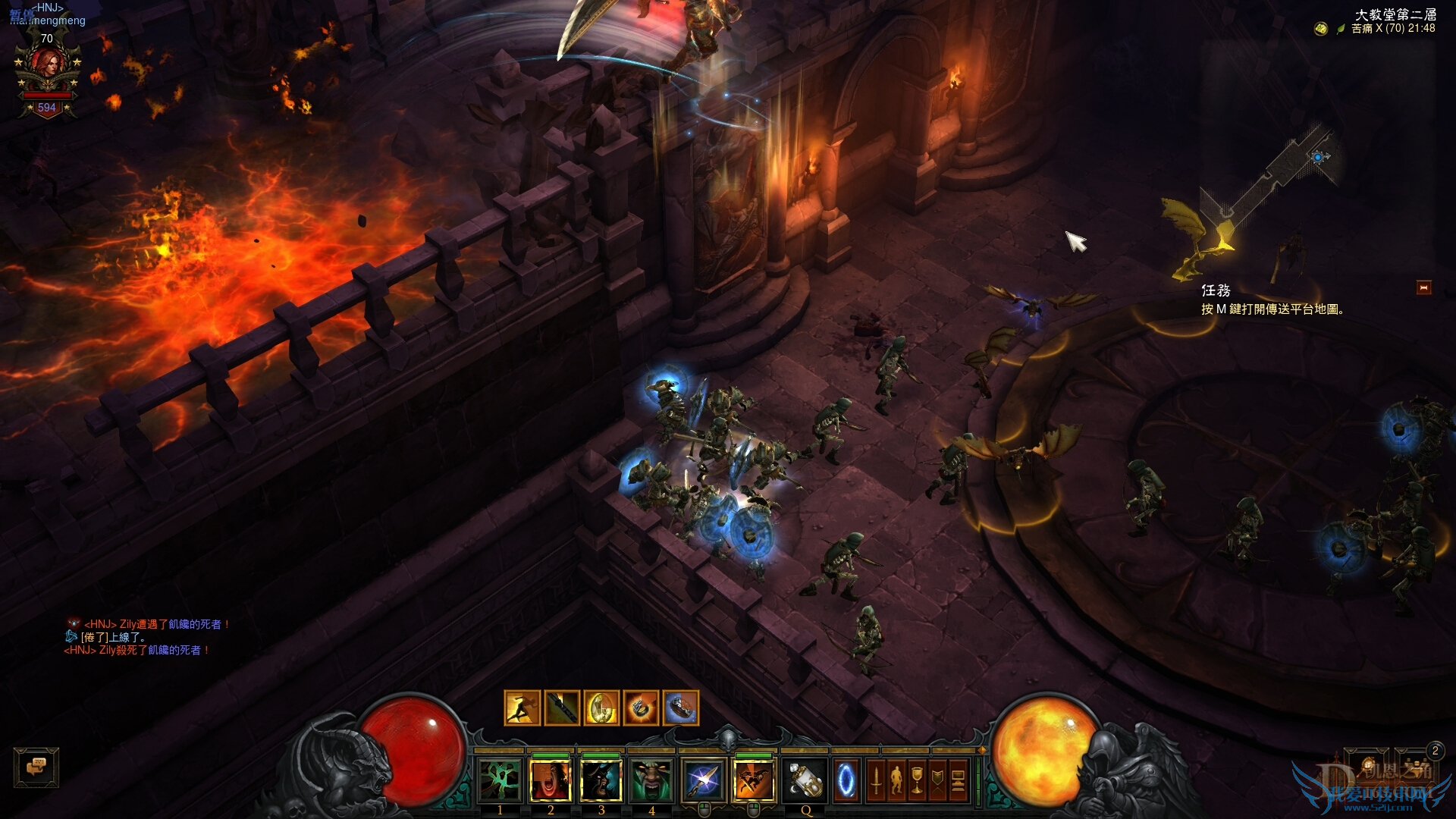
Task: Collapse the quest tracker red toggle
Action: pos(1423,288)
